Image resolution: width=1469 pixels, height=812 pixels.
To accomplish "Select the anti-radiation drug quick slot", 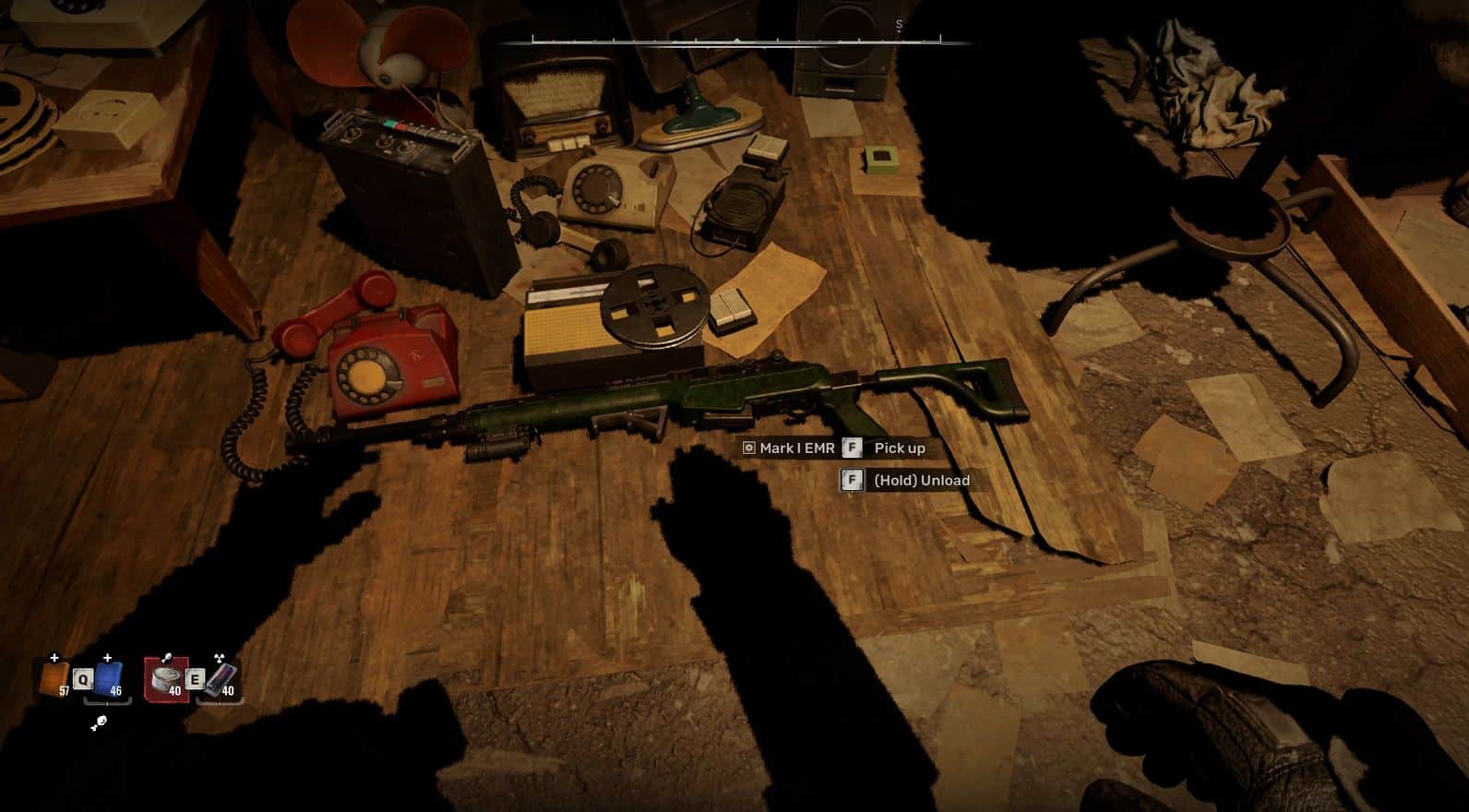I will 220,680.
